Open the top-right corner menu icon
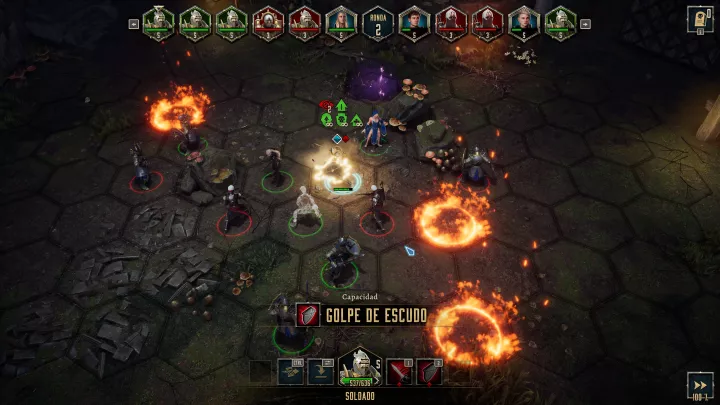This screenshot has width=720, height=405. [700, 18]
